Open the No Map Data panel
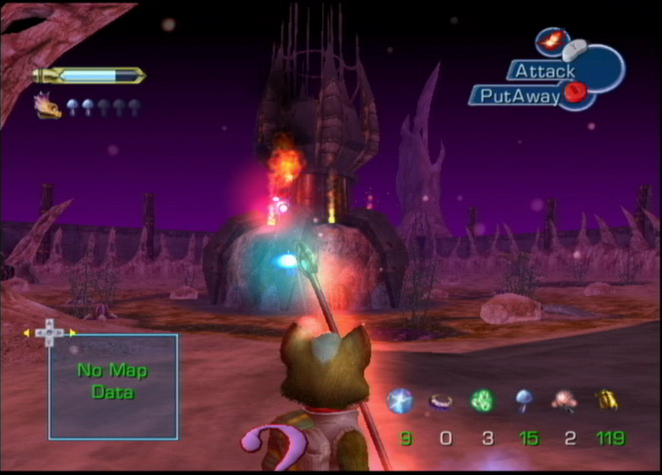The image size is (662, 475). click(113, 386)
